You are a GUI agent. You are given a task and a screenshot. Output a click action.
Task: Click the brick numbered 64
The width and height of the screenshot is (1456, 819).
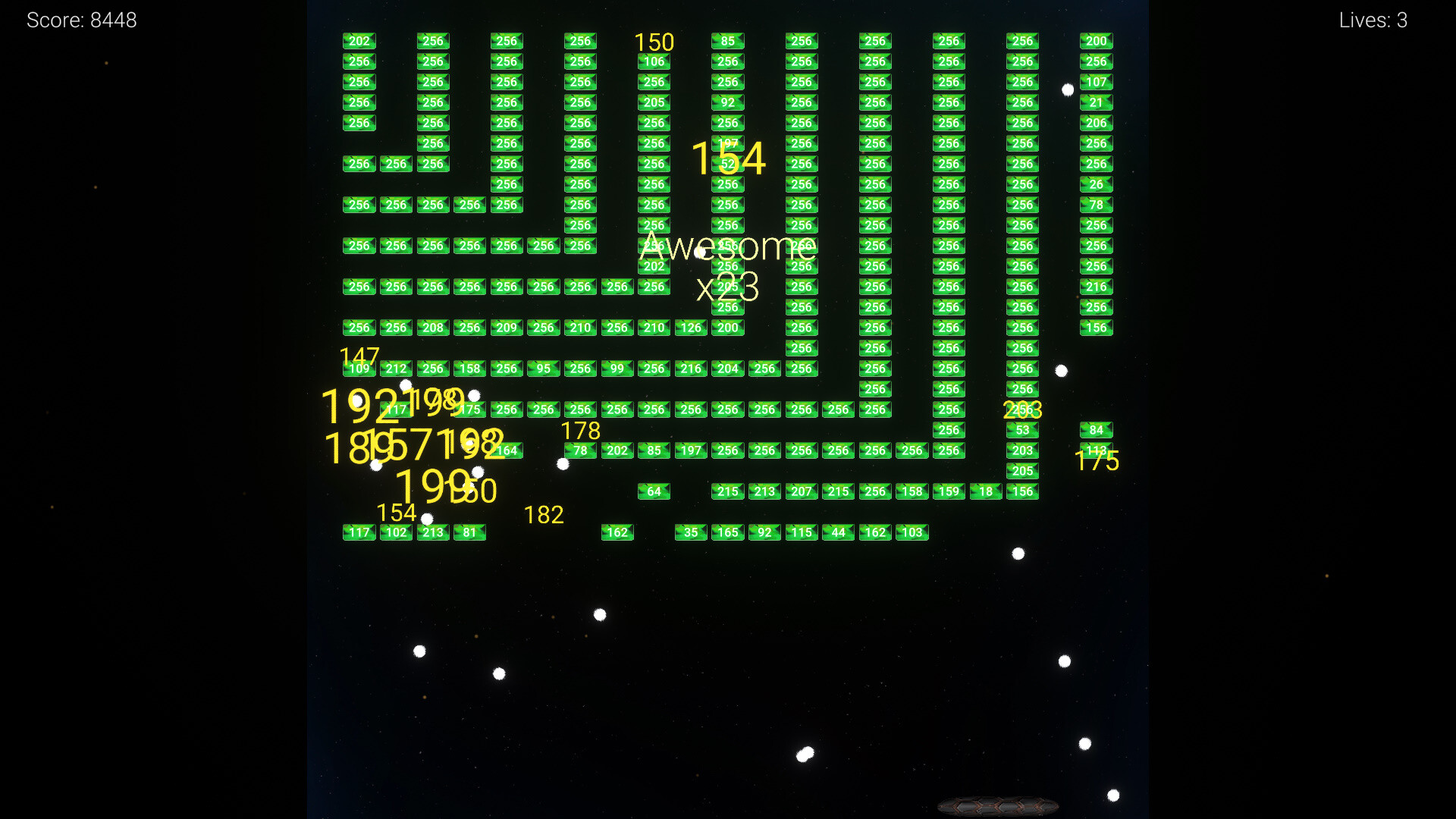tap(654, 491)
